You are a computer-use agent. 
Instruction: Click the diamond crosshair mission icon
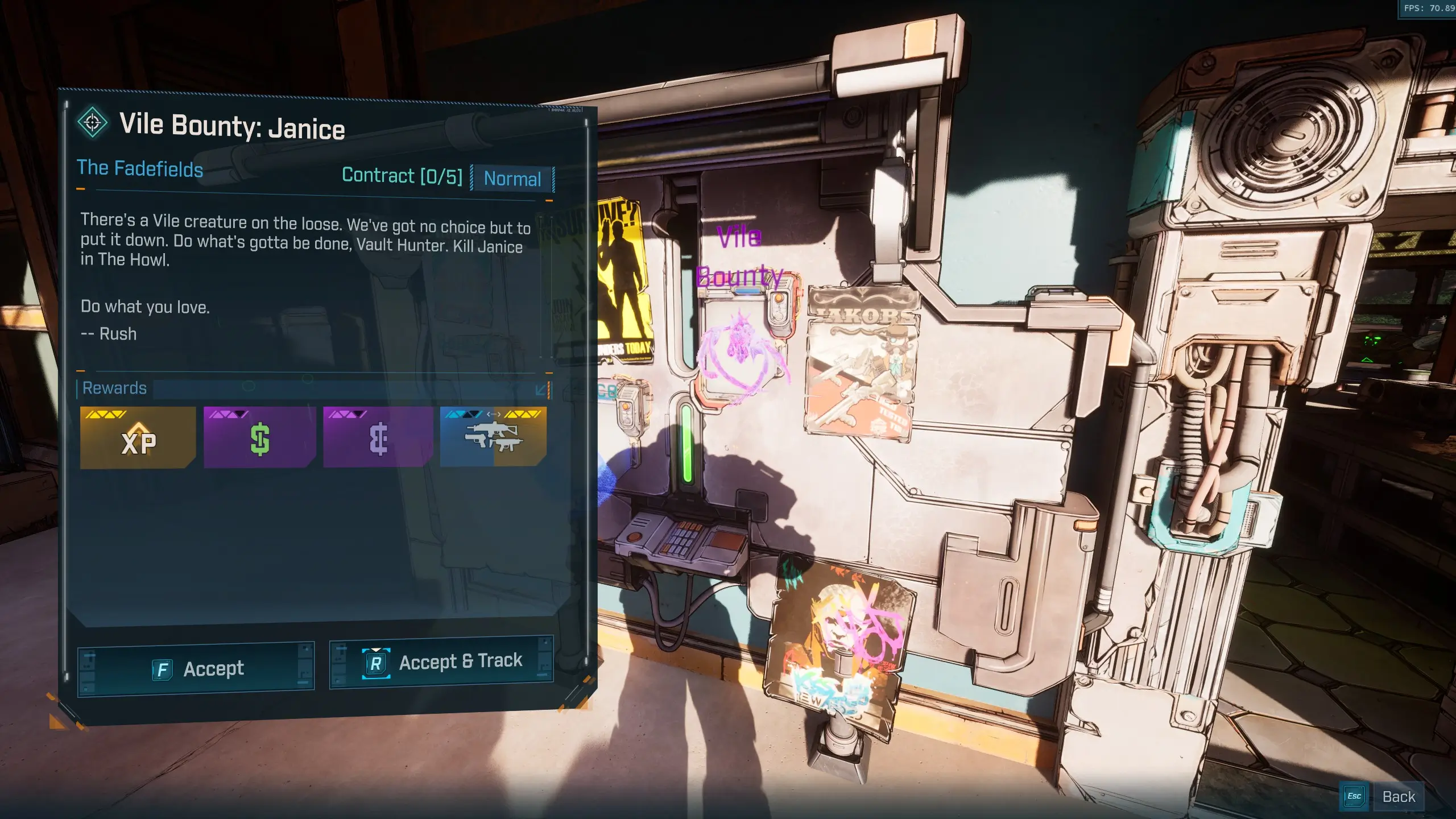coord(93,122)
